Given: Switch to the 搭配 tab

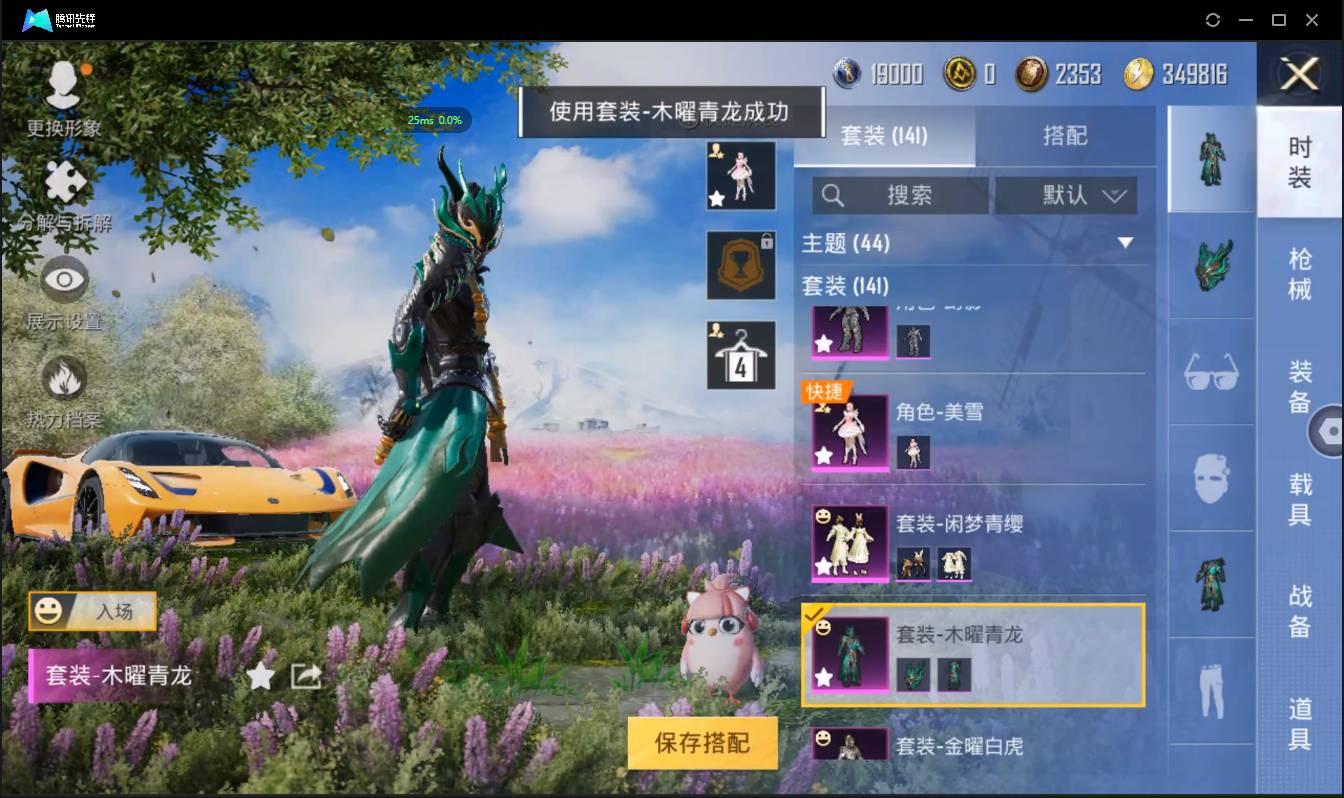Looking at the screenshot, I should click(x=1066, y=134).
